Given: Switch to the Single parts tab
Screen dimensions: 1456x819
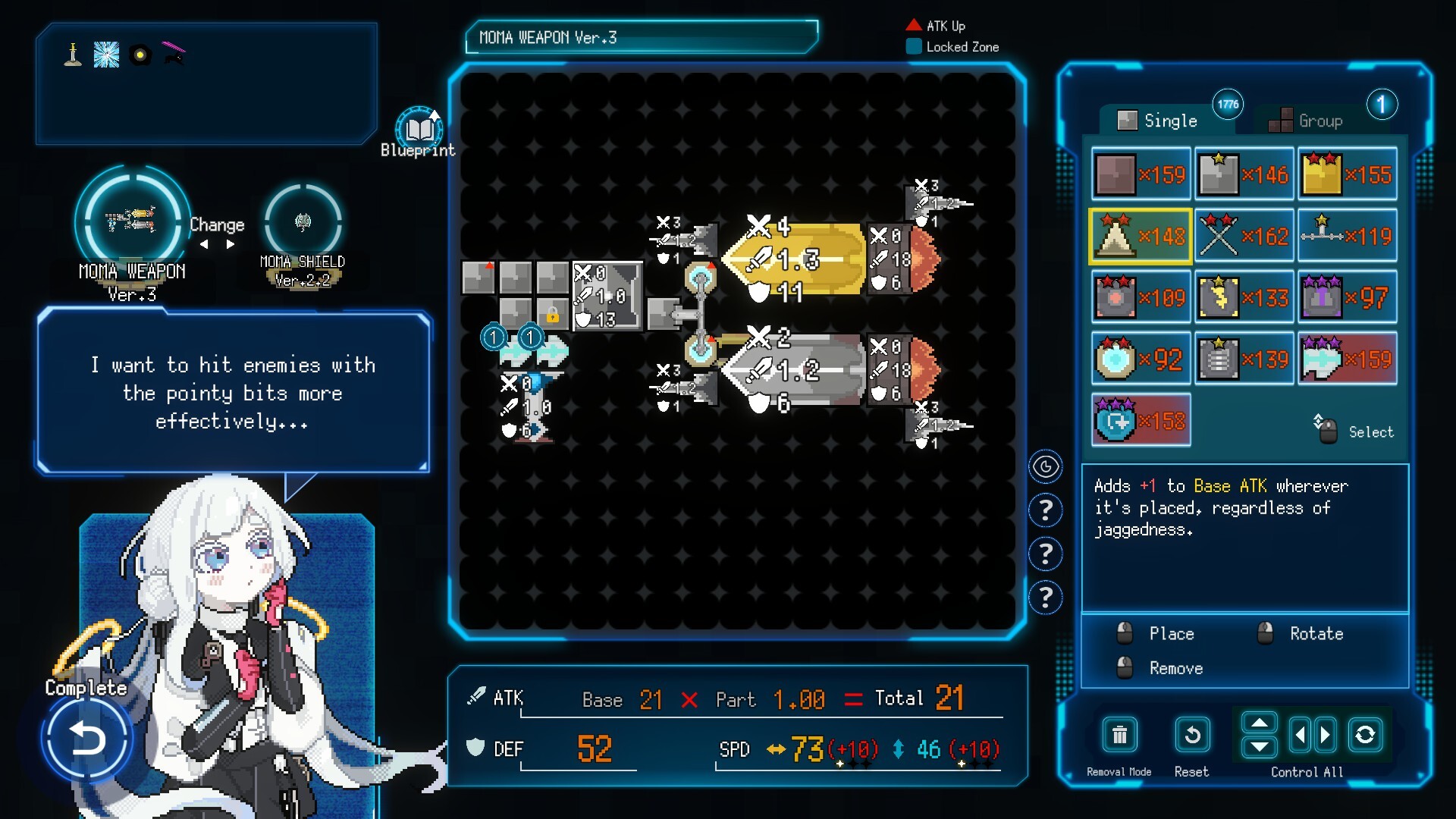Looking at the screenshot, I should pyautogui.click(x=1159, y=121).
